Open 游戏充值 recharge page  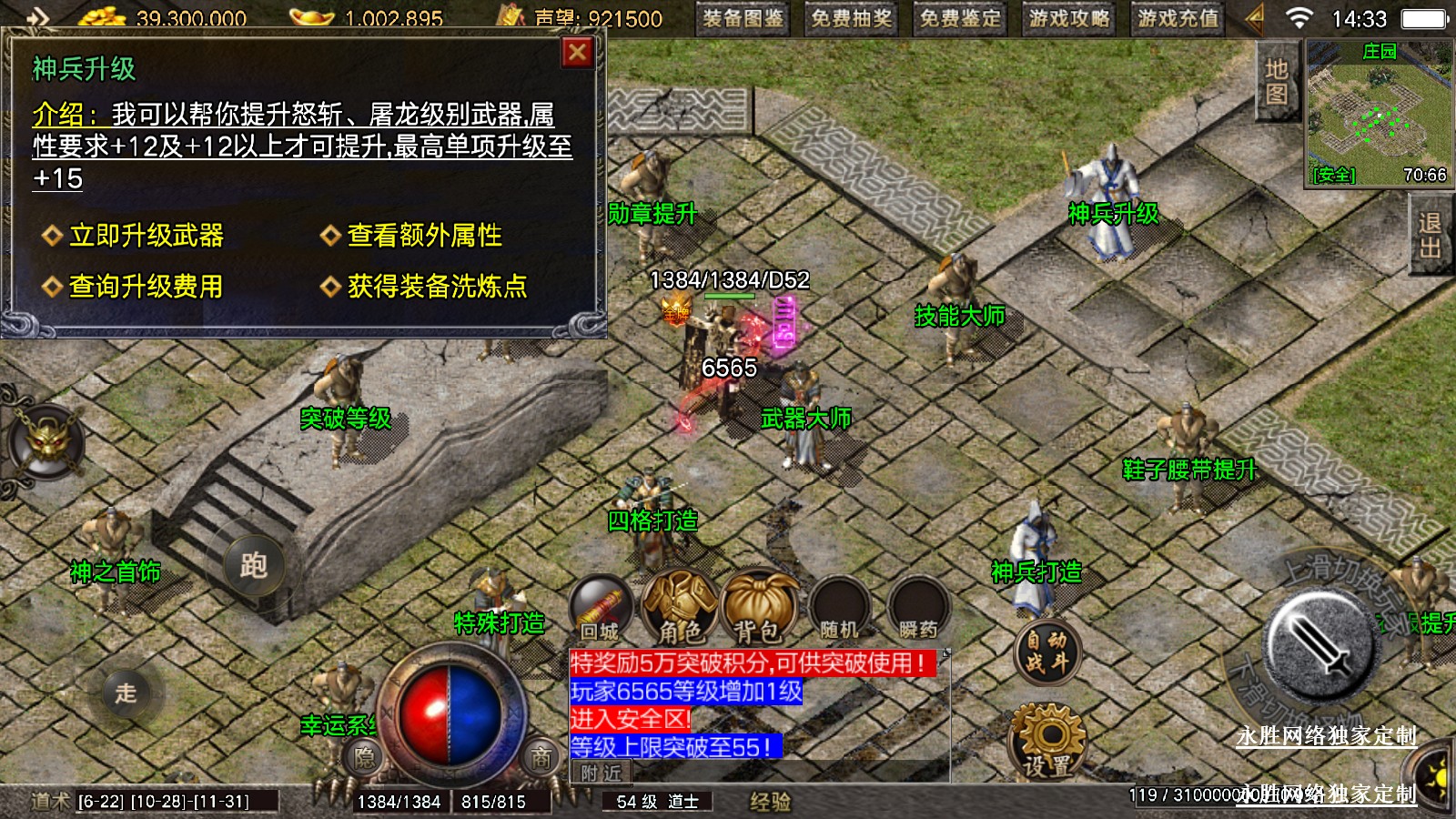click(x=1178, y=18)
